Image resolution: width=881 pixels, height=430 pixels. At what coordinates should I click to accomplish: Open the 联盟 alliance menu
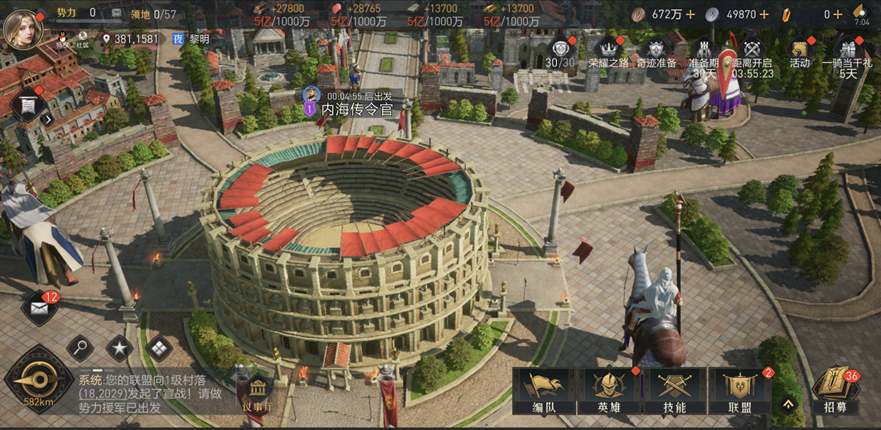[x=740, y=390]
